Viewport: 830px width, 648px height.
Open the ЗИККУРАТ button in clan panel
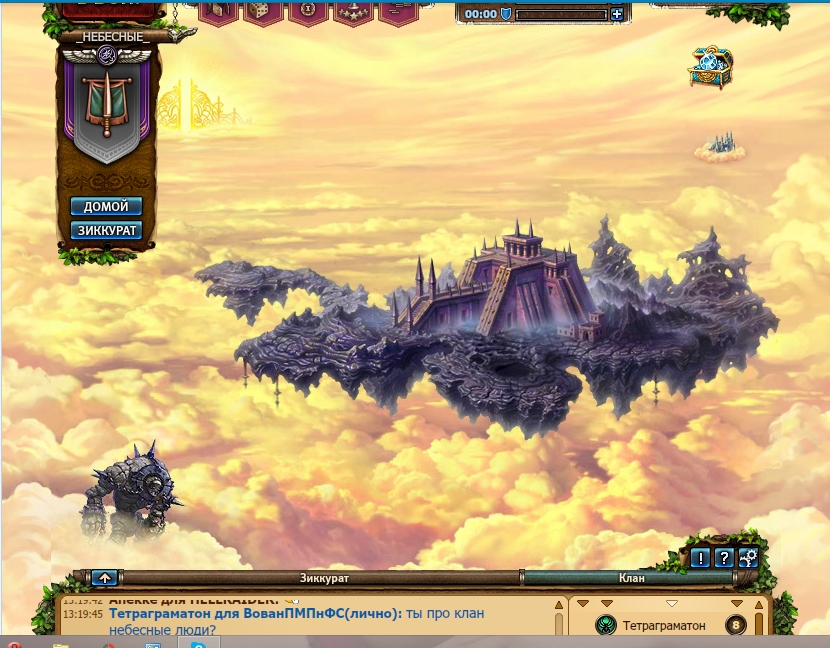point(106,231)
